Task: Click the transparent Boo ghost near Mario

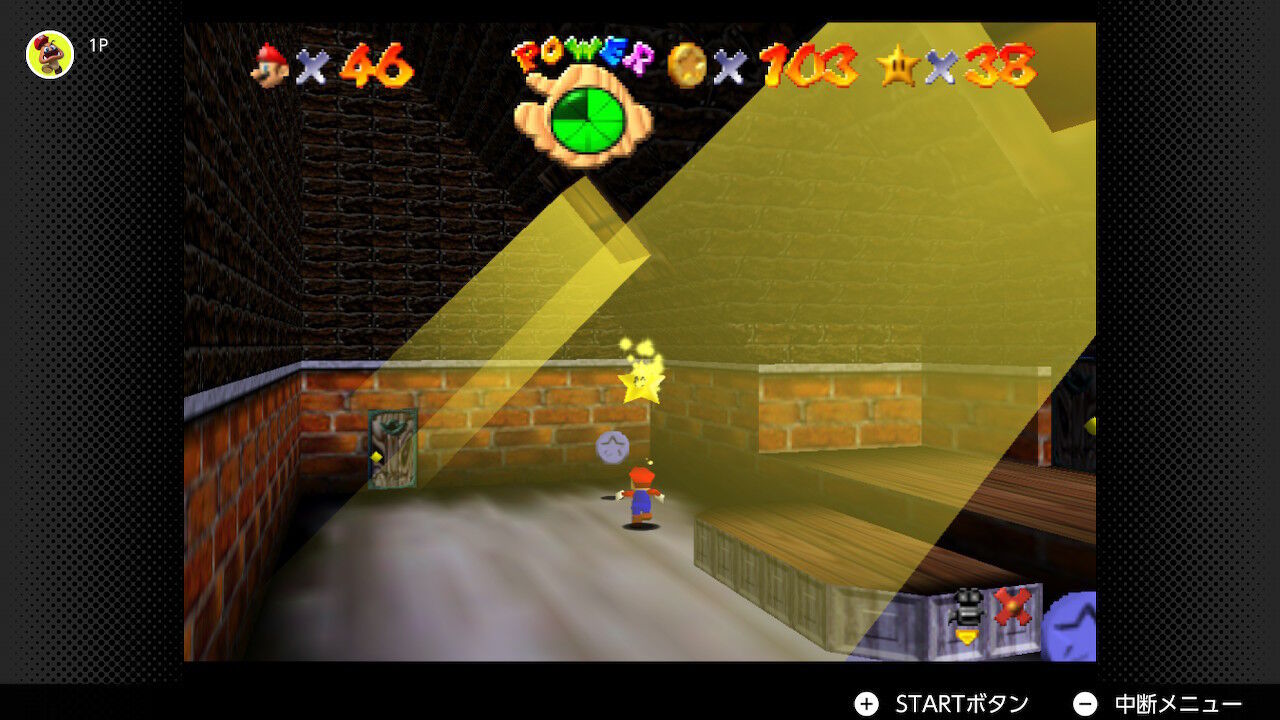Action: pos(612,445)
